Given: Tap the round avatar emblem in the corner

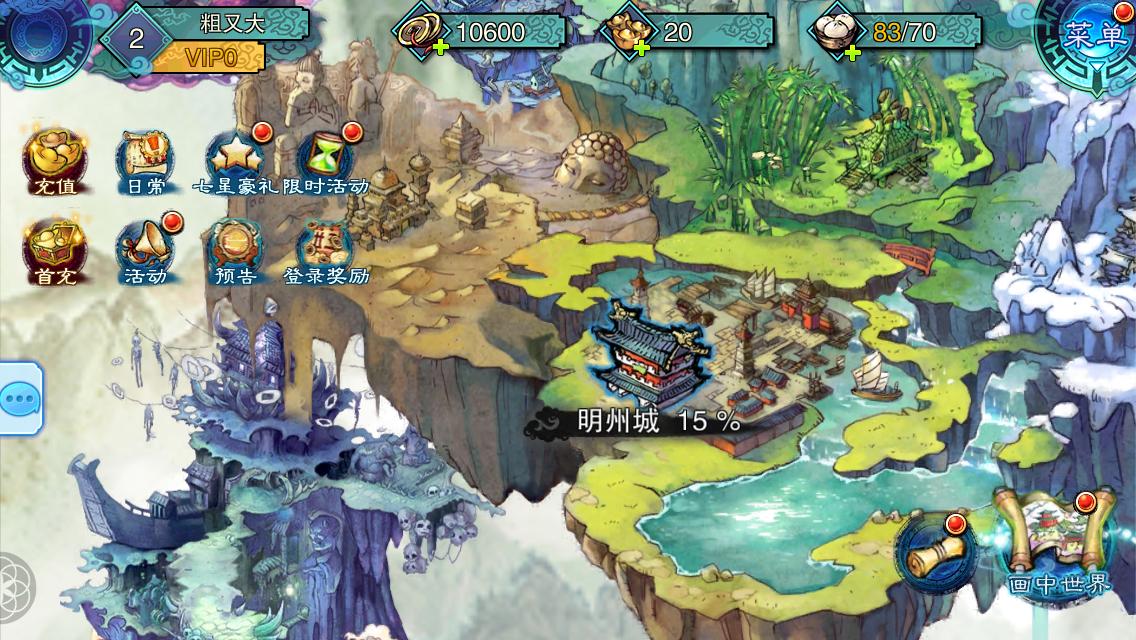Looking at the screenshot, I should coord(45,37).
